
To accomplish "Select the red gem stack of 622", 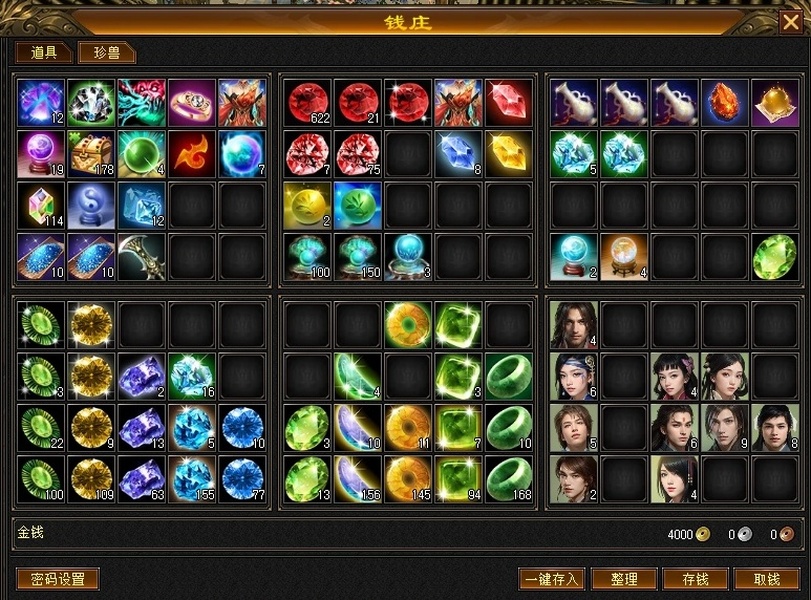I will tap(308, 103).
